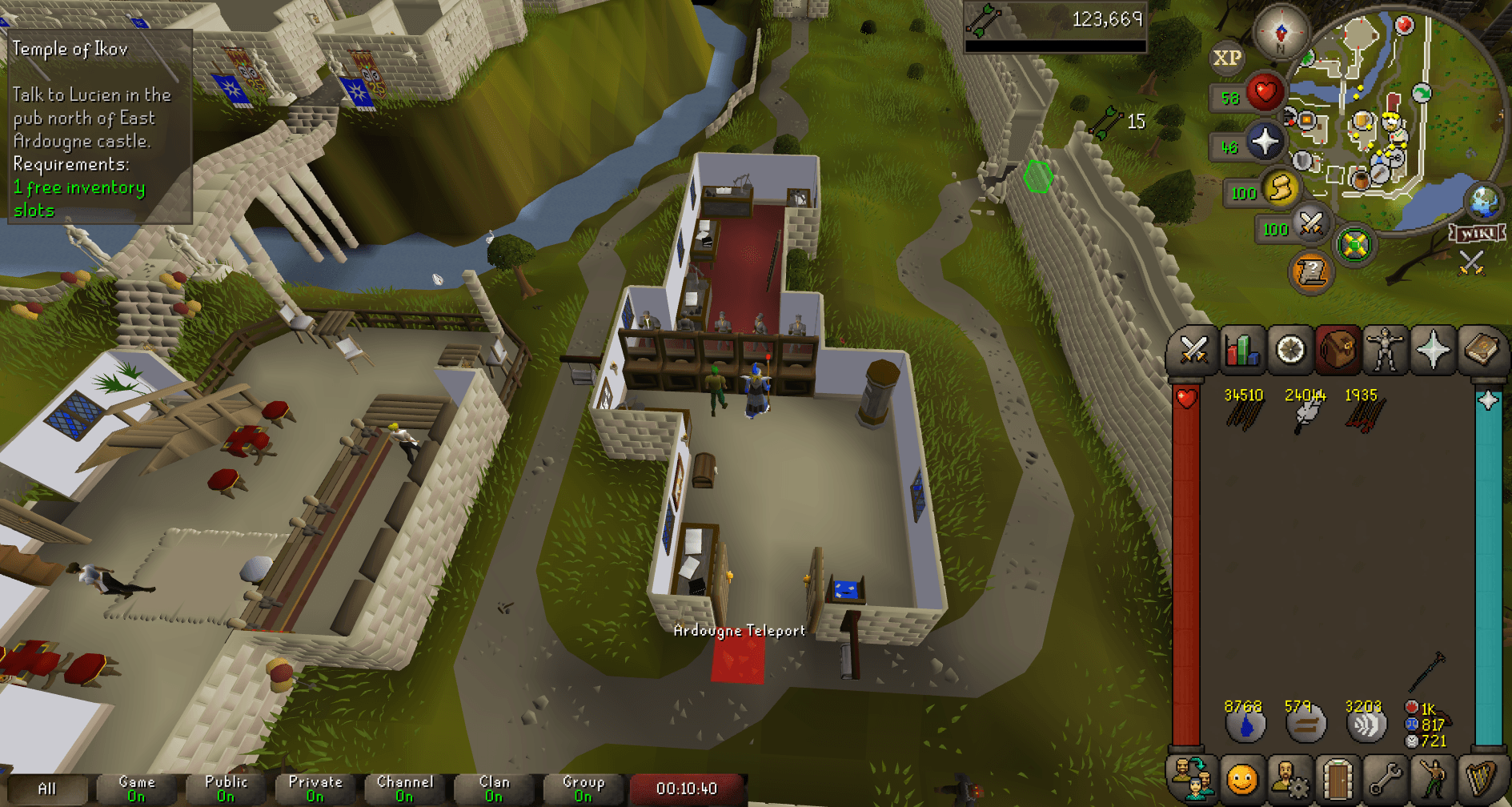Toggle Public chat off
Viewport: 1512px width, 807px height.
(x=227, y=788)
